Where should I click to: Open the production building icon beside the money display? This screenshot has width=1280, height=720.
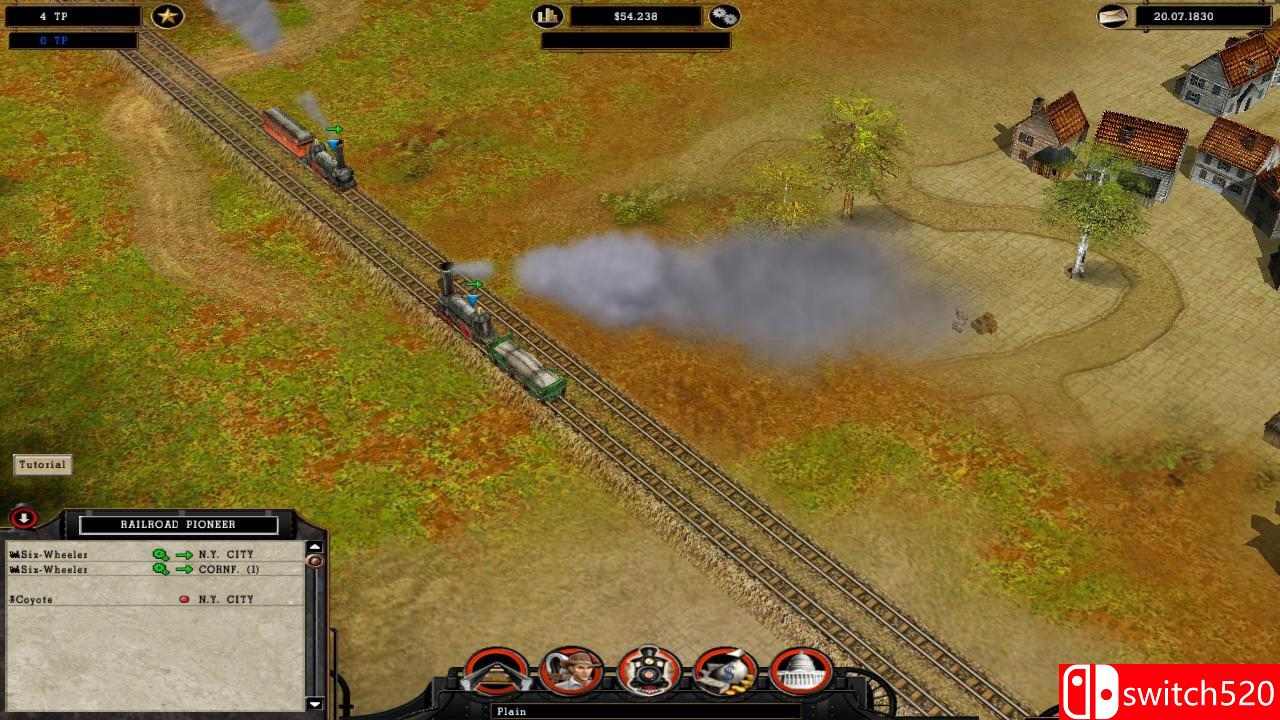pyautogui.click(x=547, y=16)
